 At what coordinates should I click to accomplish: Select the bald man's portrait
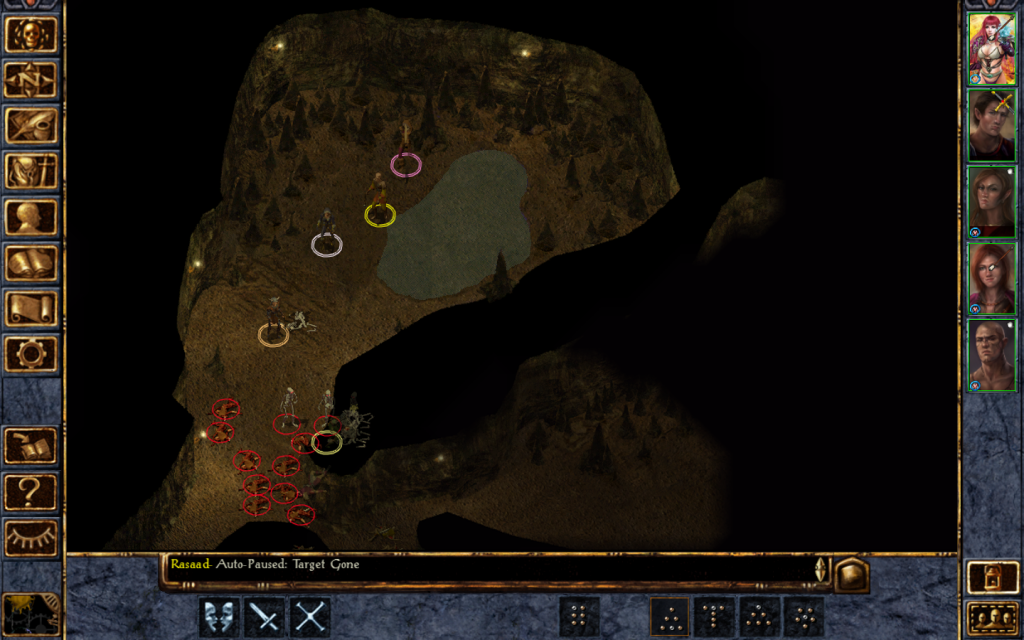[991, 355]
